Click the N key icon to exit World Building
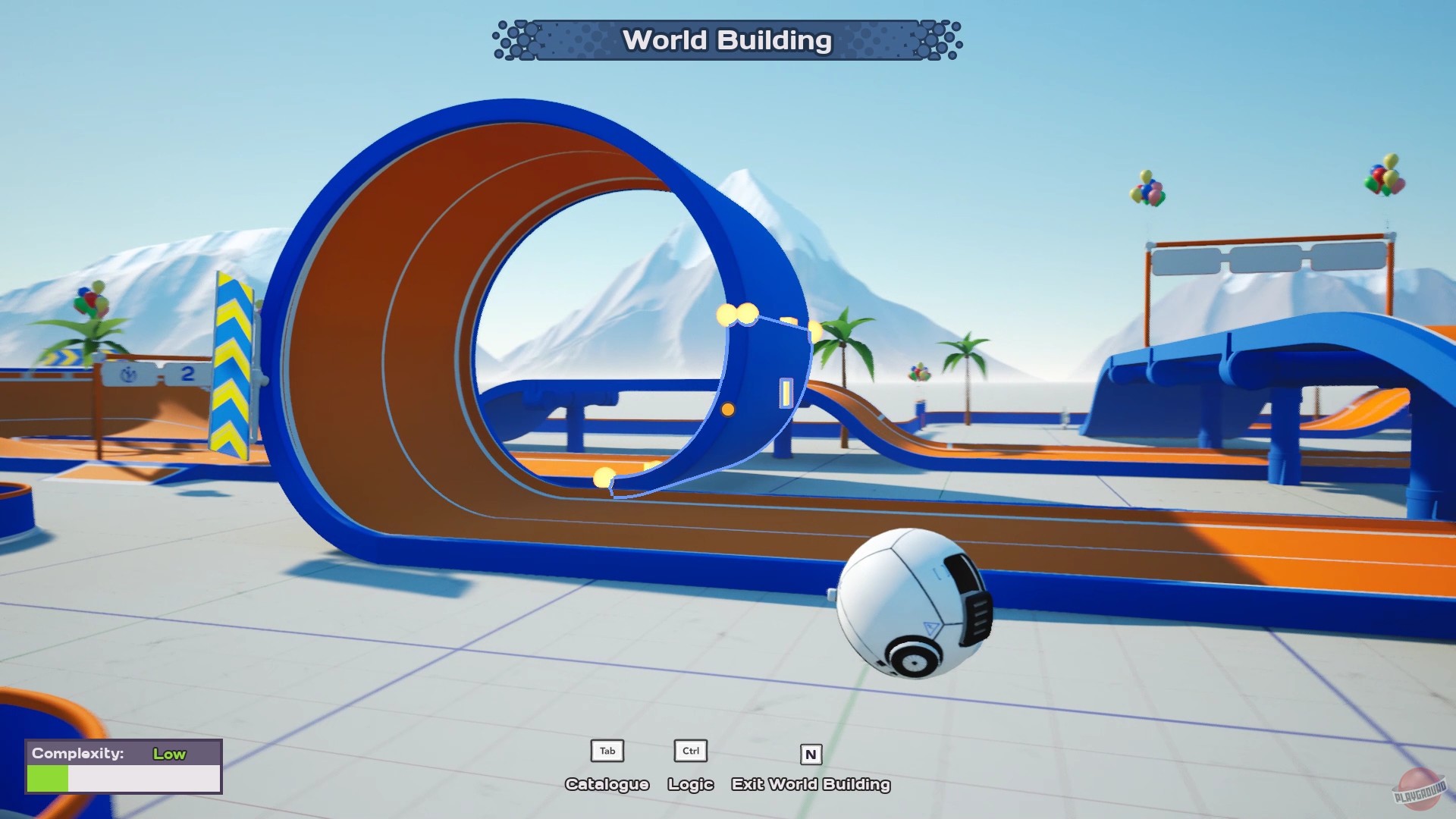The height and width of the screenshot is (819, 1456). click(811, 754)
